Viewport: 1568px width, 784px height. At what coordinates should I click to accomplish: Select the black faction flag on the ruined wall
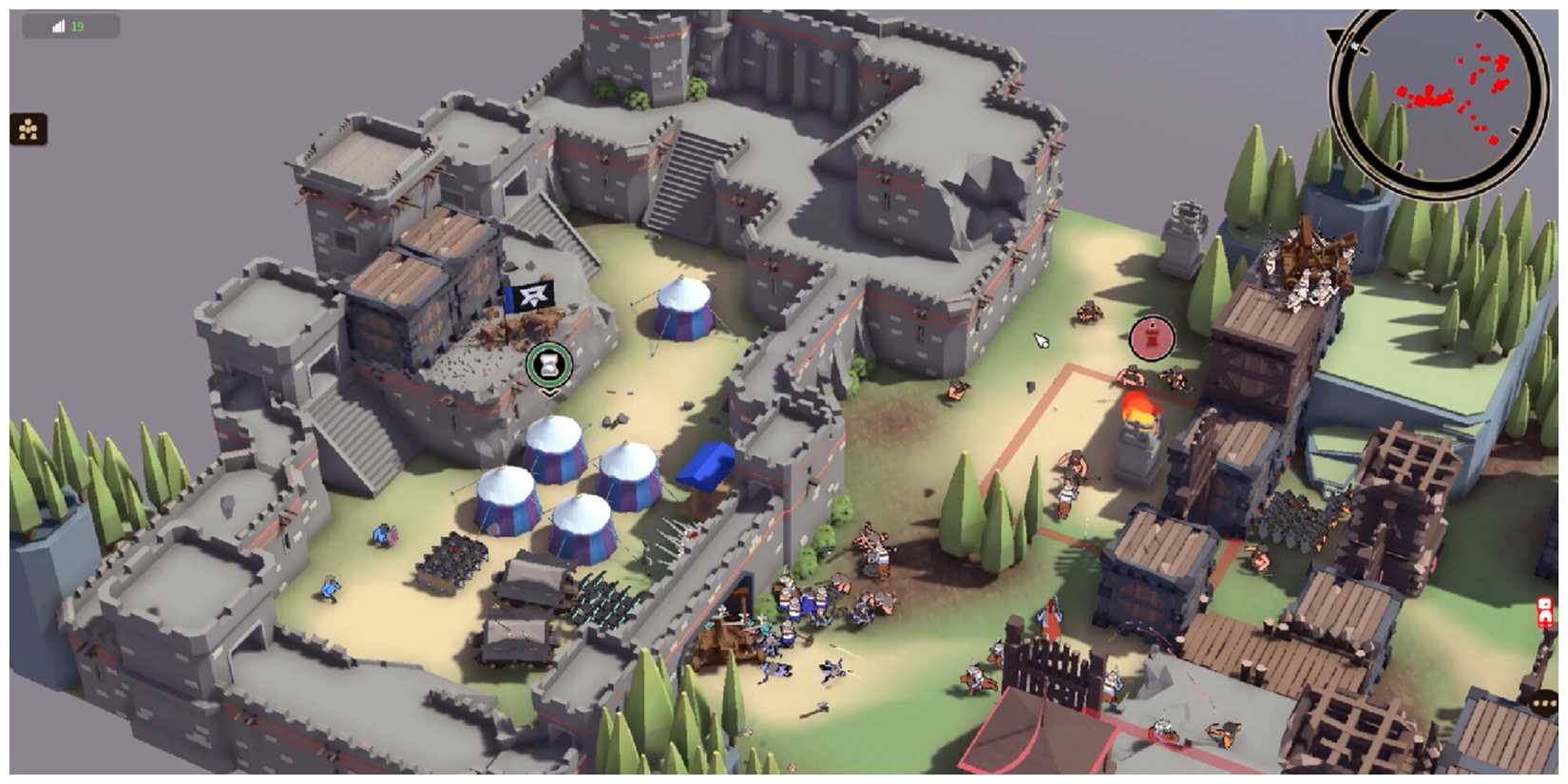[534, 297]
